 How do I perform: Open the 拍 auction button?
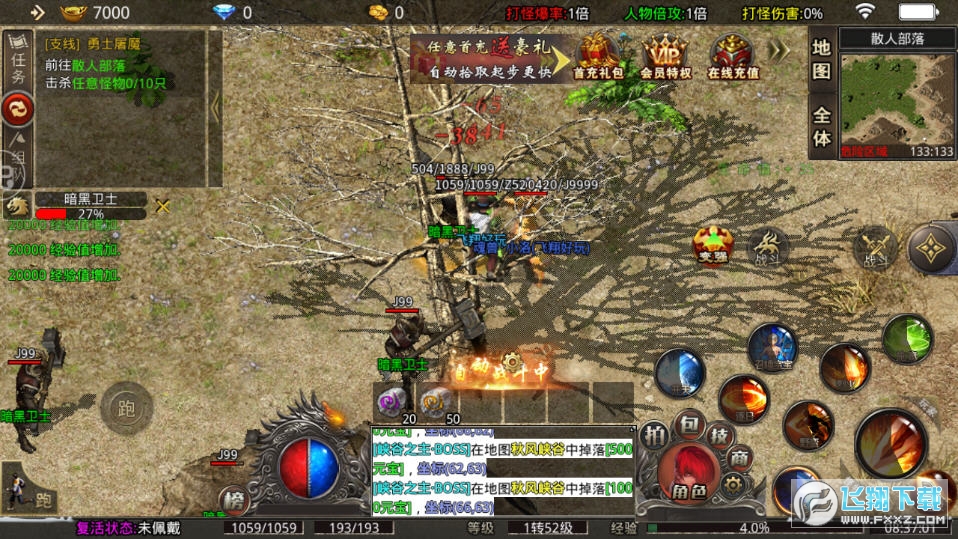click(655, 435)
